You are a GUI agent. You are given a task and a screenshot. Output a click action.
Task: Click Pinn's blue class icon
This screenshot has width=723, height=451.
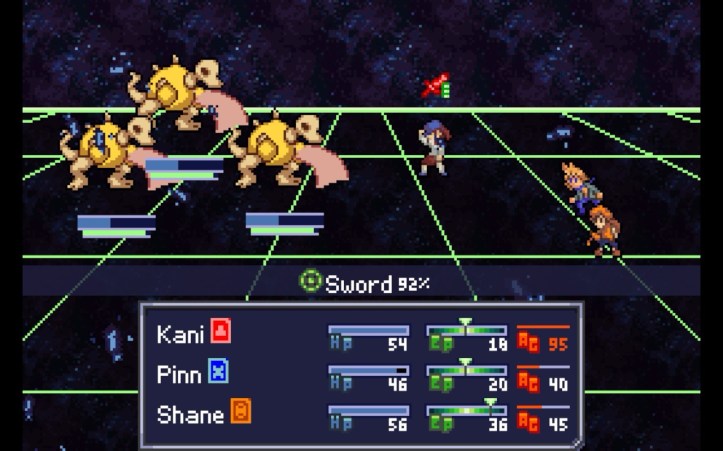click(219, 373)
